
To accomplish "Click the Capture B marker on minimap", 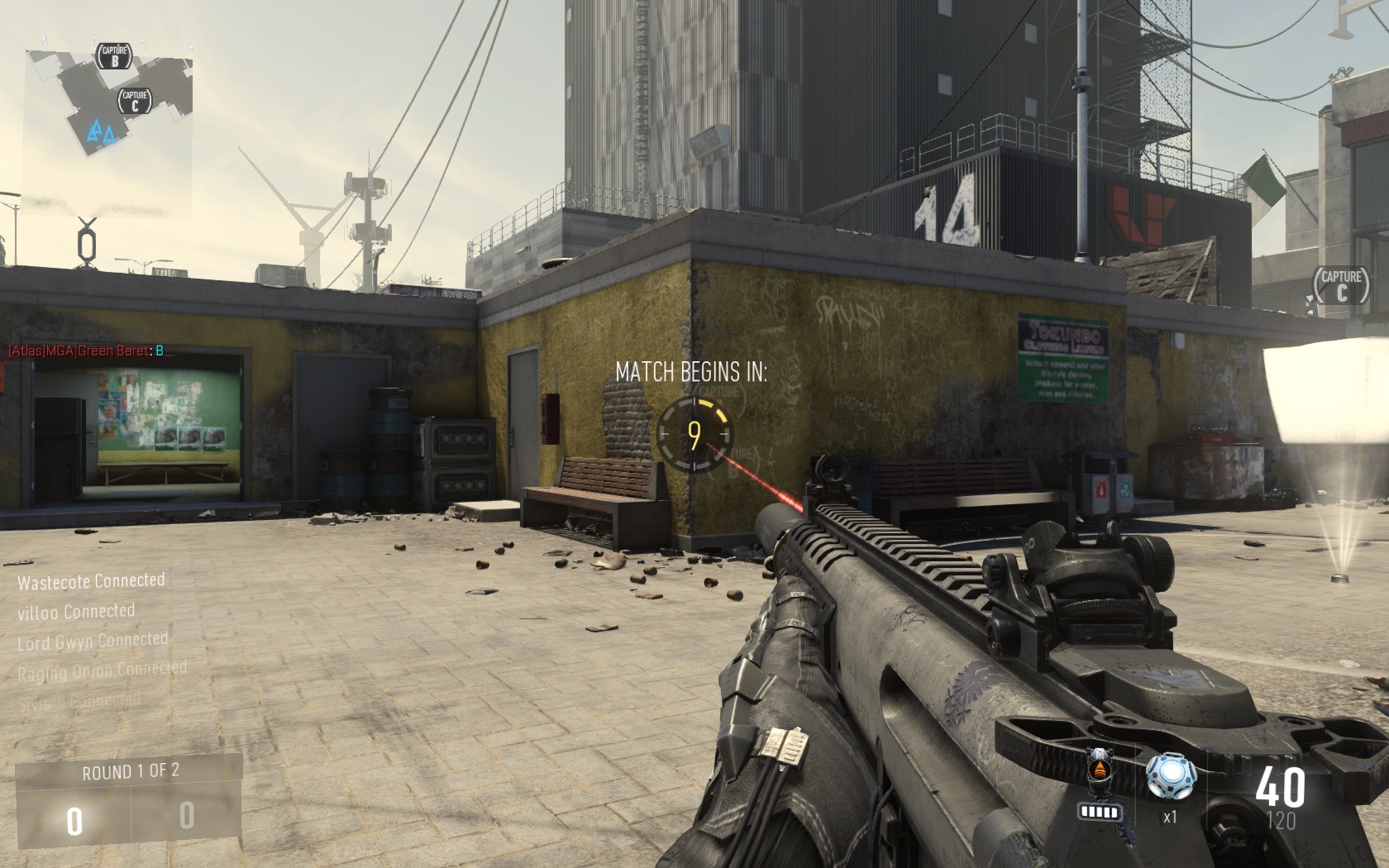I will 116,56.
